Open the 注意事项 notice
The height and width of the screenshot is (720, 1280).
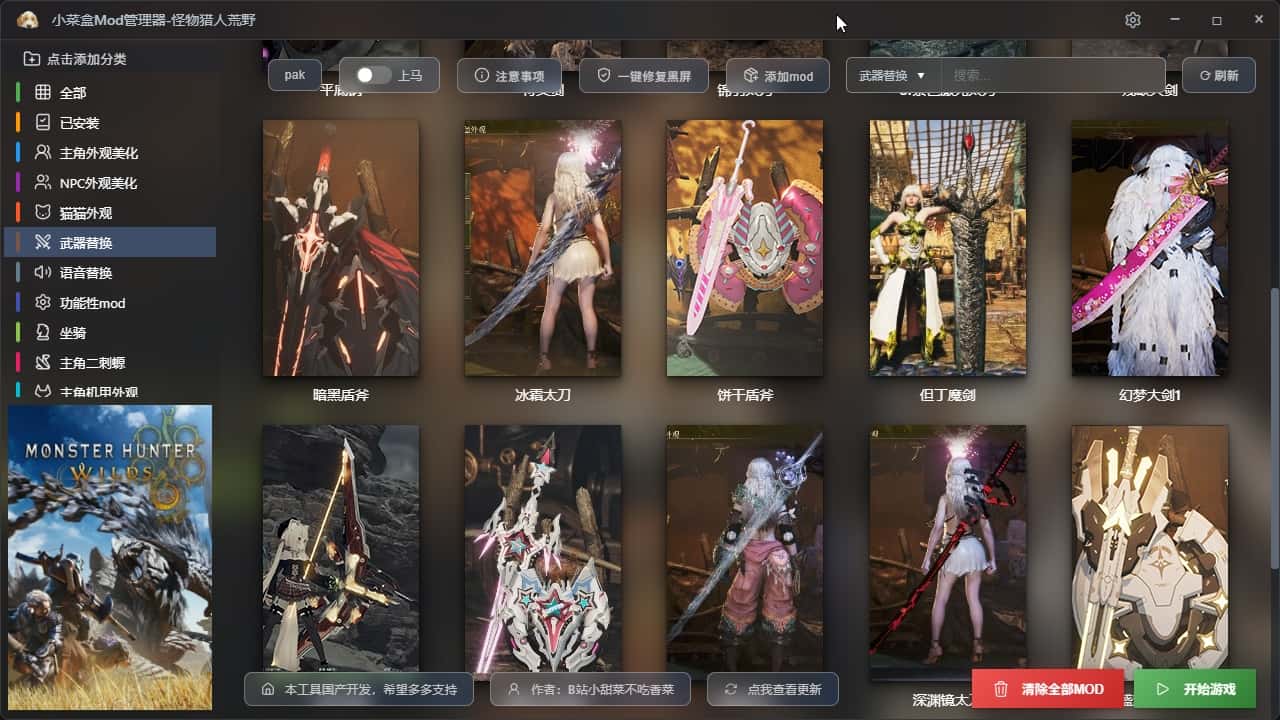(x=509, y=76)
